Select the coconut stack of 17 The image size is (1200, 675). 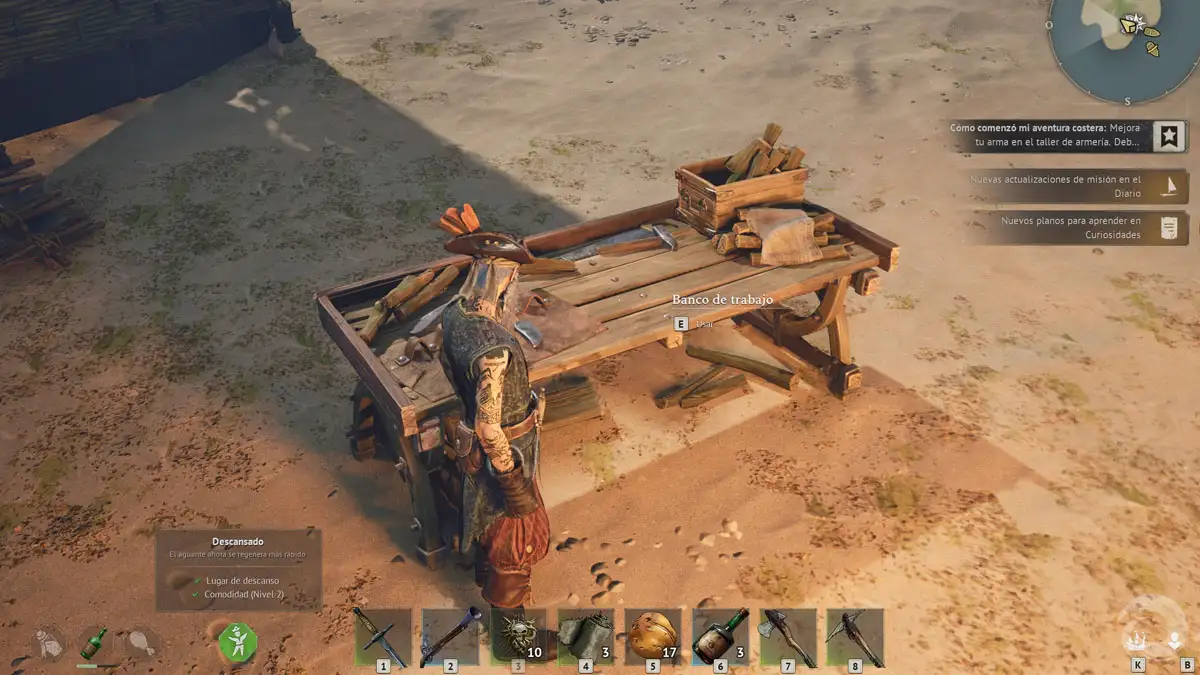[x=653, y=636]
